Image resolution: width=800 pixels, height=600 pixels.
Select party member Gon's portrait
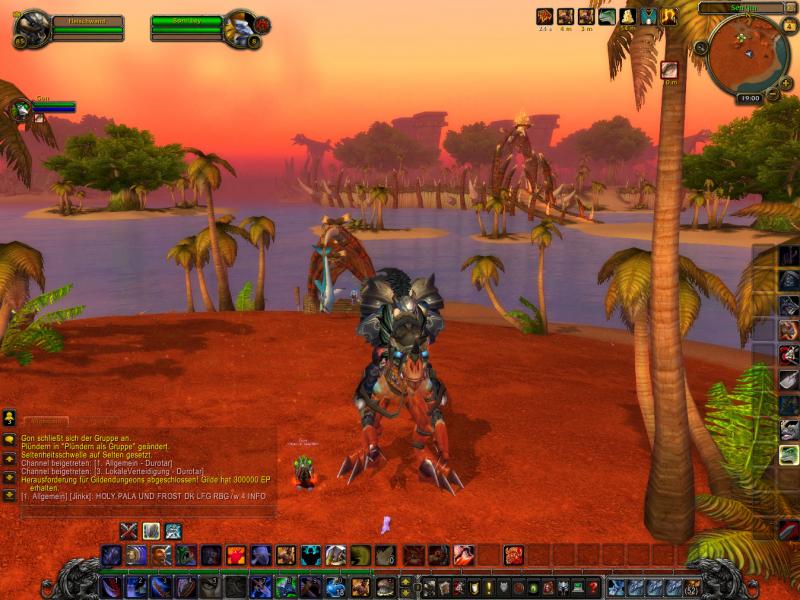[20, 109]
